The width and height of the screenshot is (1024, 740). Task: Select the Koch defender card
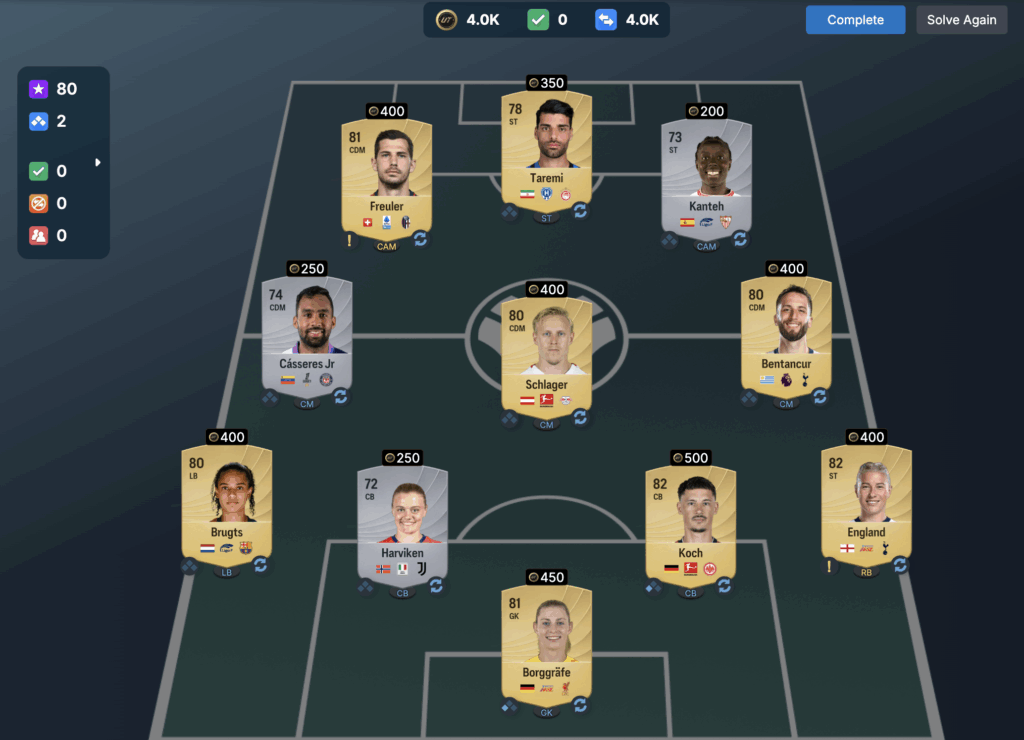[690, 521]
